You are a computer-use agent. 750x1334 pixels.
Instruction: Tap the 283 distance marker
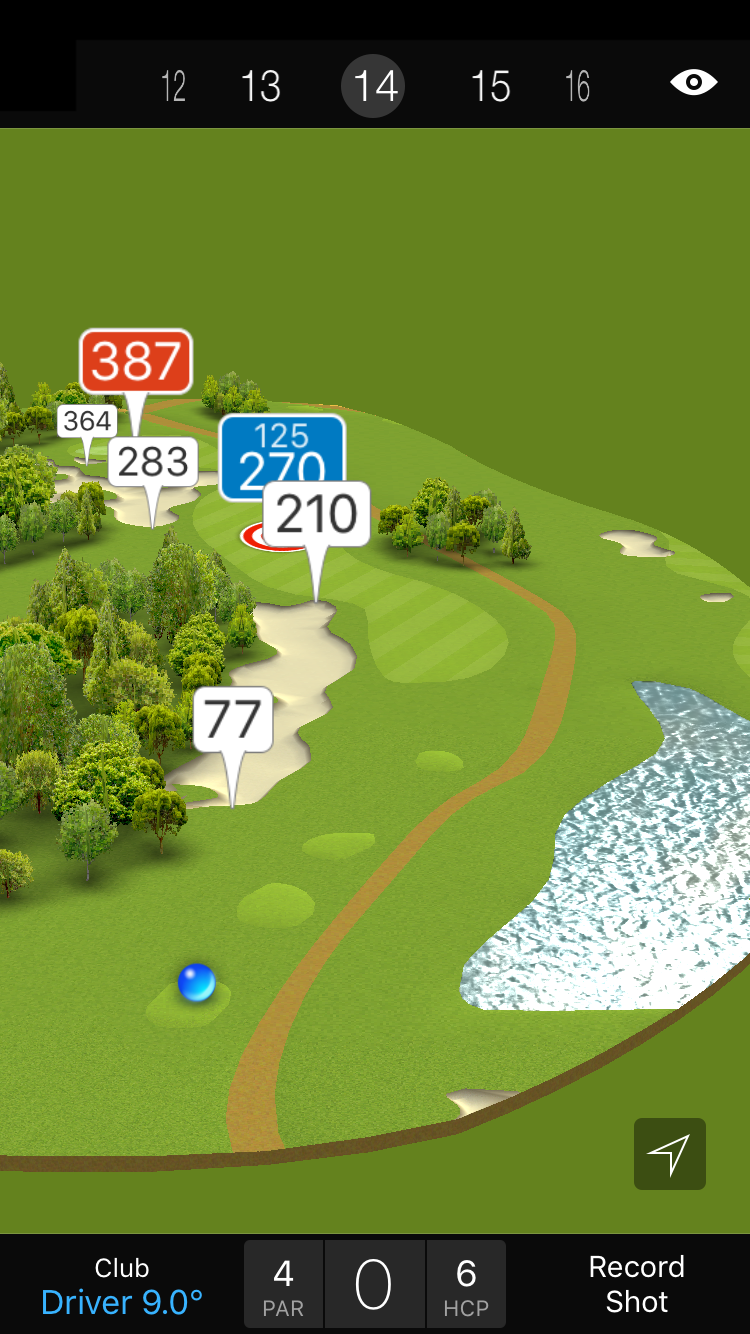(x=152, y=462)
